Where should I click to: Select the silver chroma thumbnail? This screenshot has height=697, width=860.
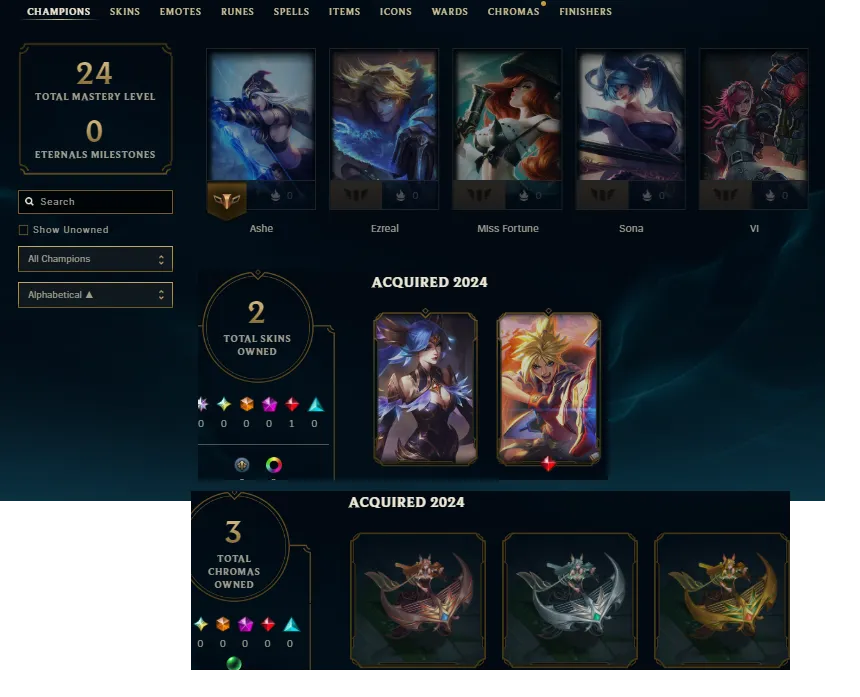569,598
